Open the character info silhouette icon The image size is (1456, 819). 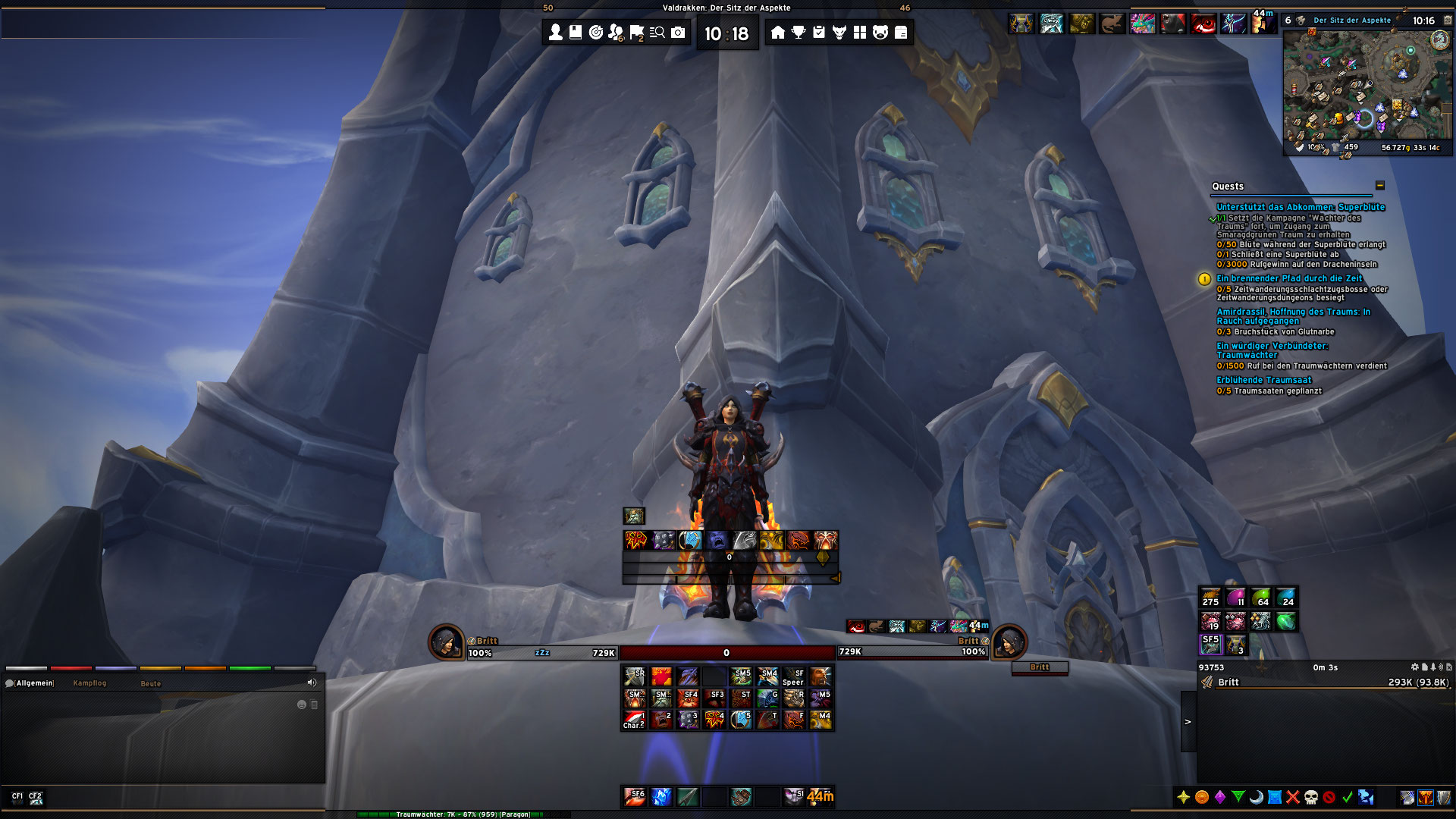(556, 32)
